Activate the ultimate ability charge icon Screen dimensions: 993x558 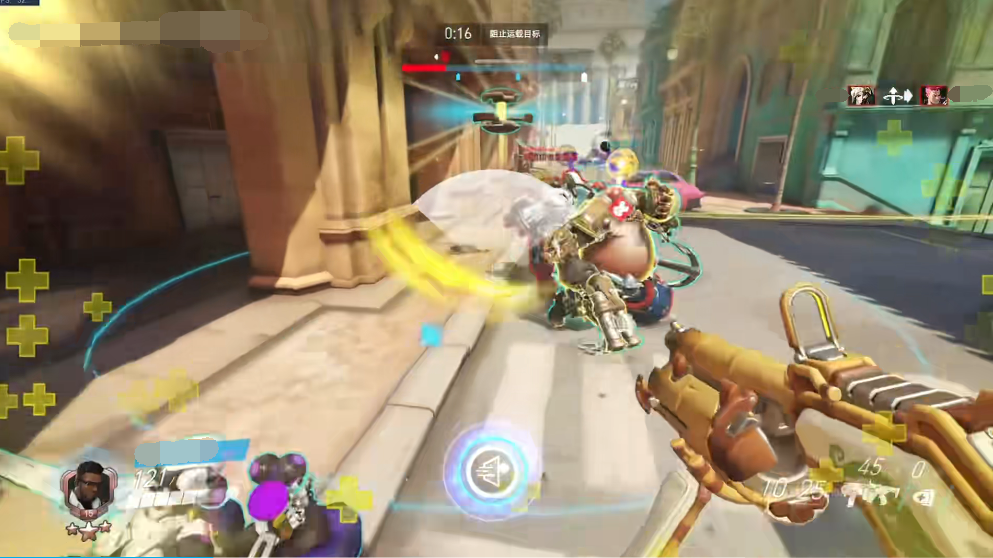click(x=487, y=468)
